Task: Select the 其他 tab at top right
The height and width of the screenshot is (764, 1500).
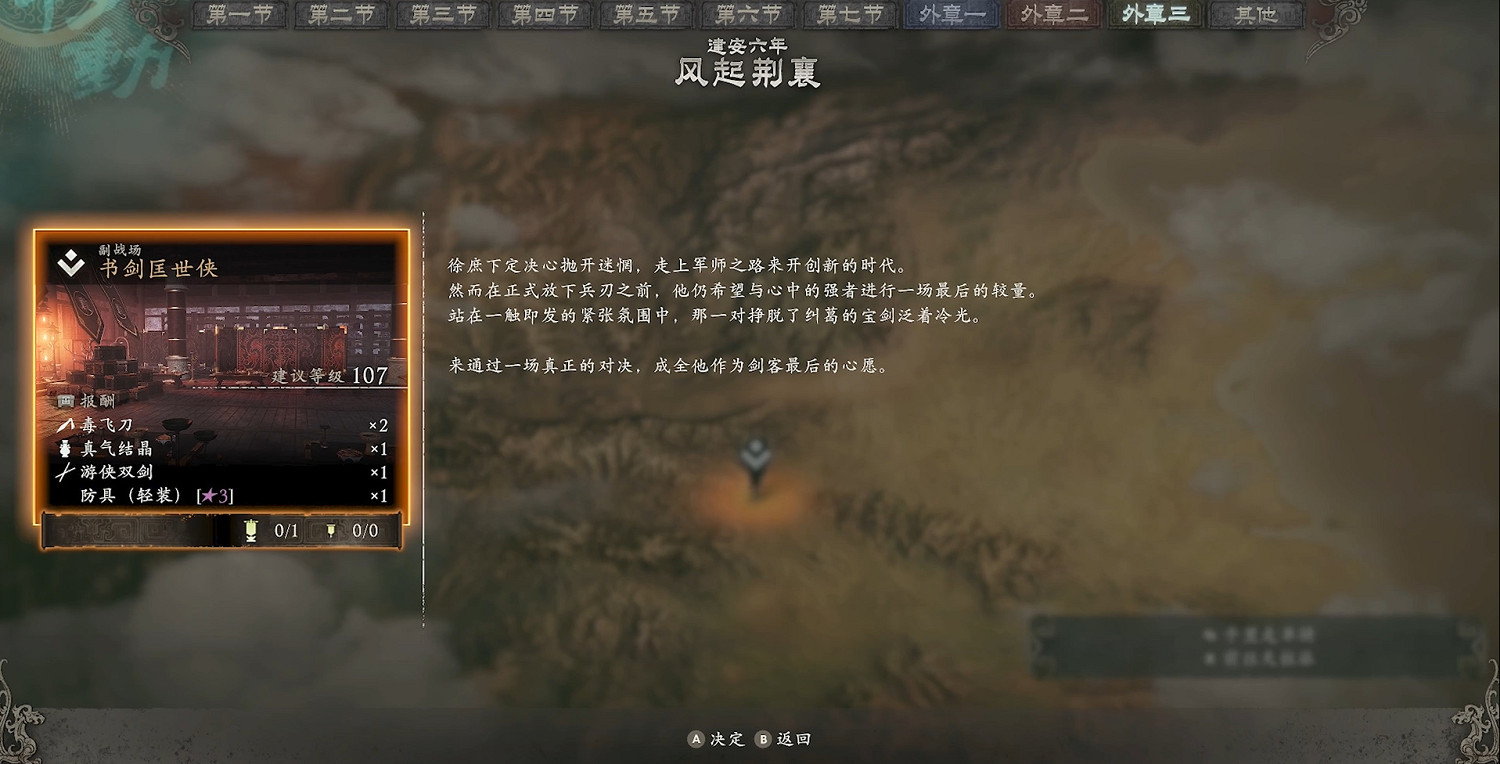Action: 1255,15
